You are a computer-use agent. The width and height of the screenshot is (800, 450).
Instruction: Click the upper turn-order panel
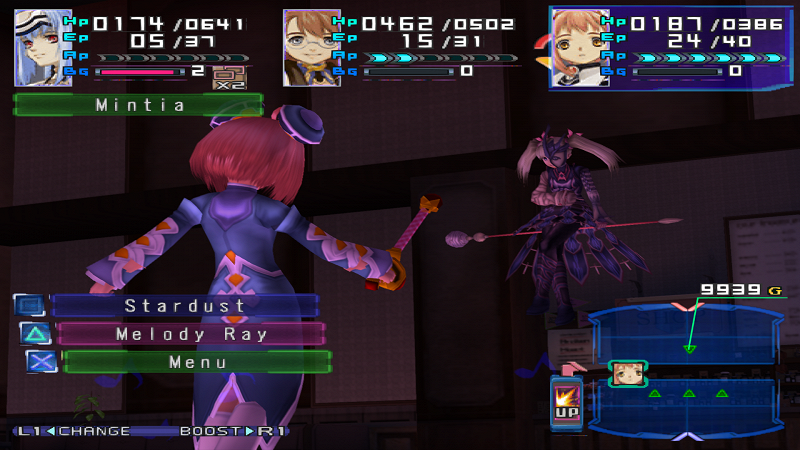(x=685, y=335)
